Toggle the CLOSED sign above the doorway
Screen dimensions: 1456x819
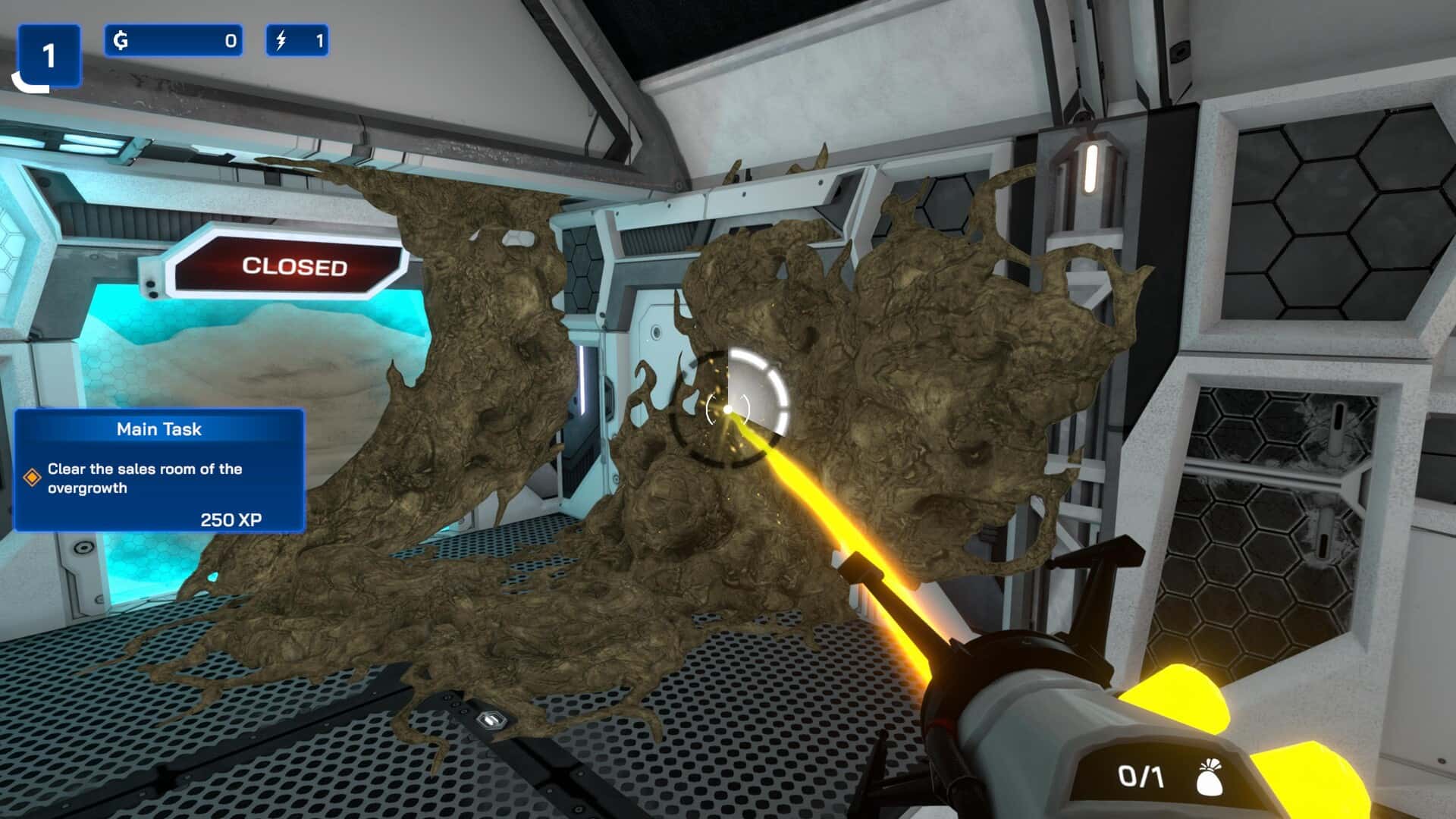294,266
